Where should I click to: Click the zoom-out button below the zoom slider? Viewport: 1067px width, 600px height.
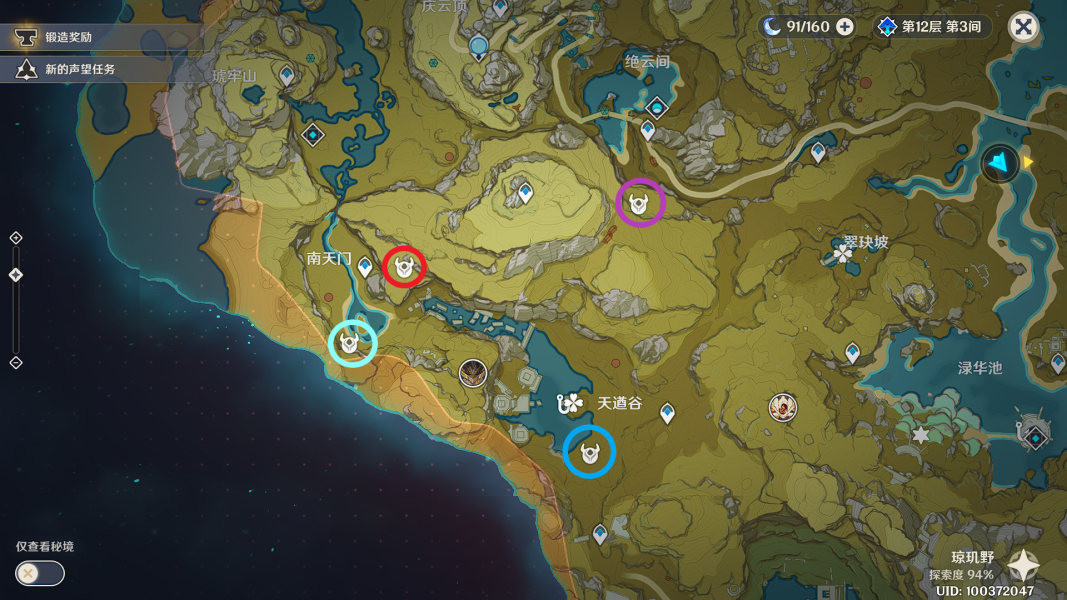click(x=16, y=363)
